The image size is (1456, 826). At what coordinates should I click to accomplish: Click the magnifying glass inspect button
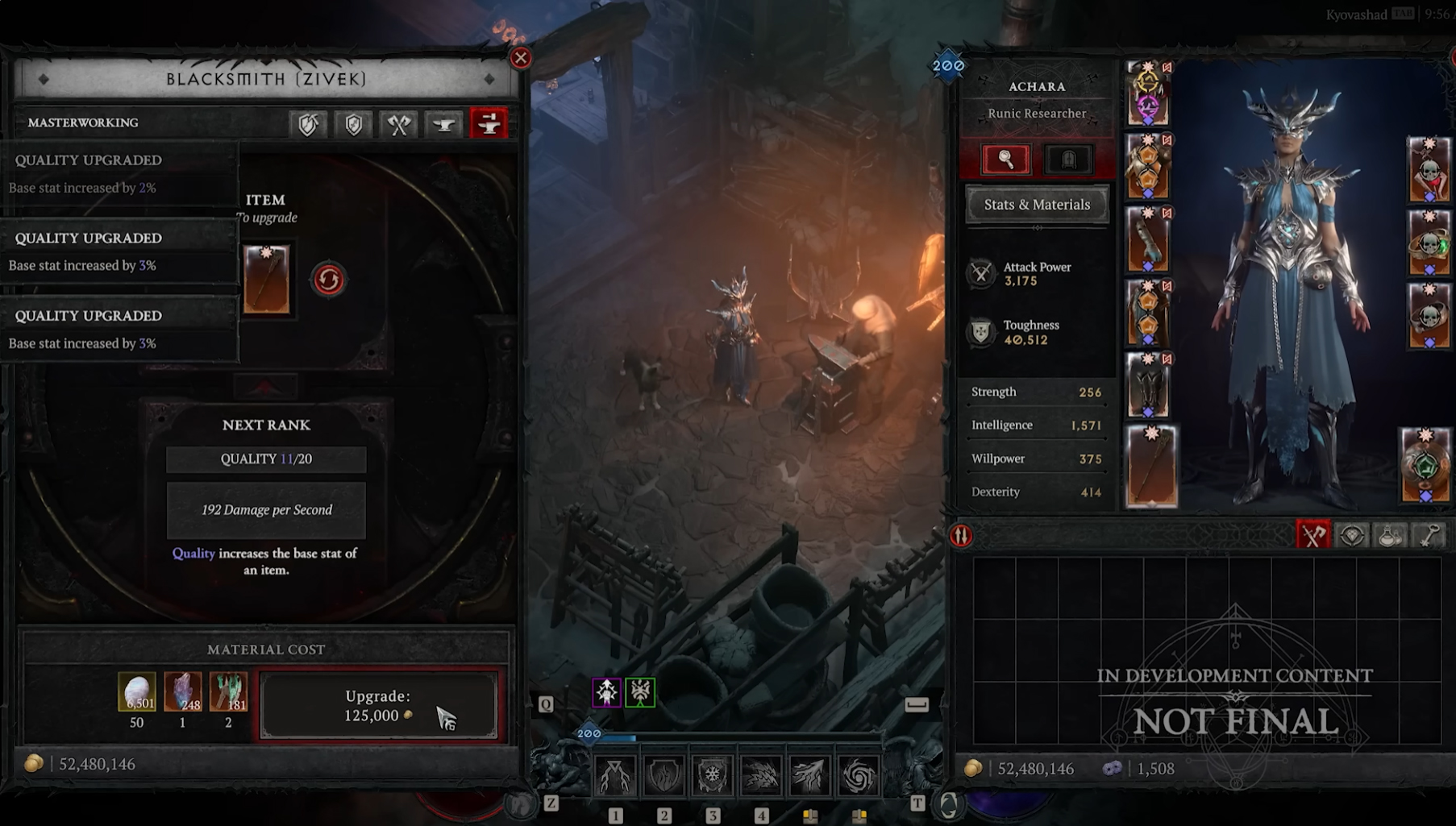tap(1005, 160)
